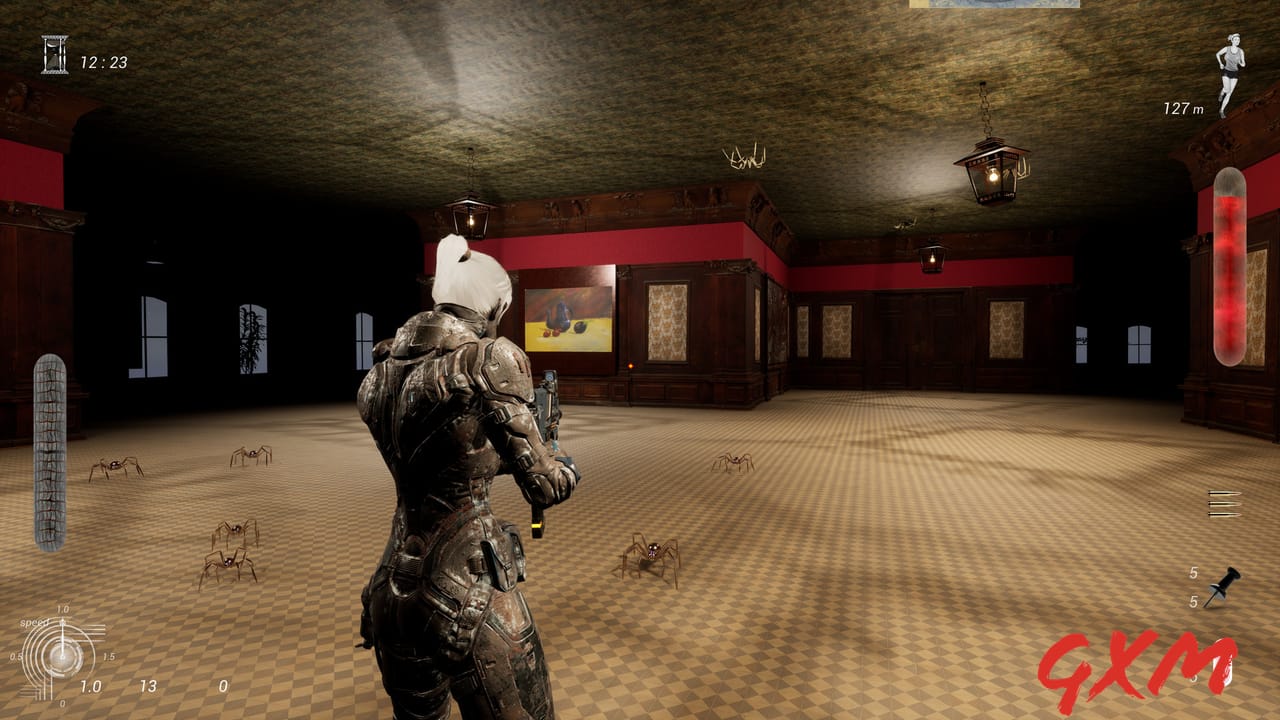The image size is (1280, 720).
Task: Toggle the speed value of 1.0
Action: click(x=91, y=688)
